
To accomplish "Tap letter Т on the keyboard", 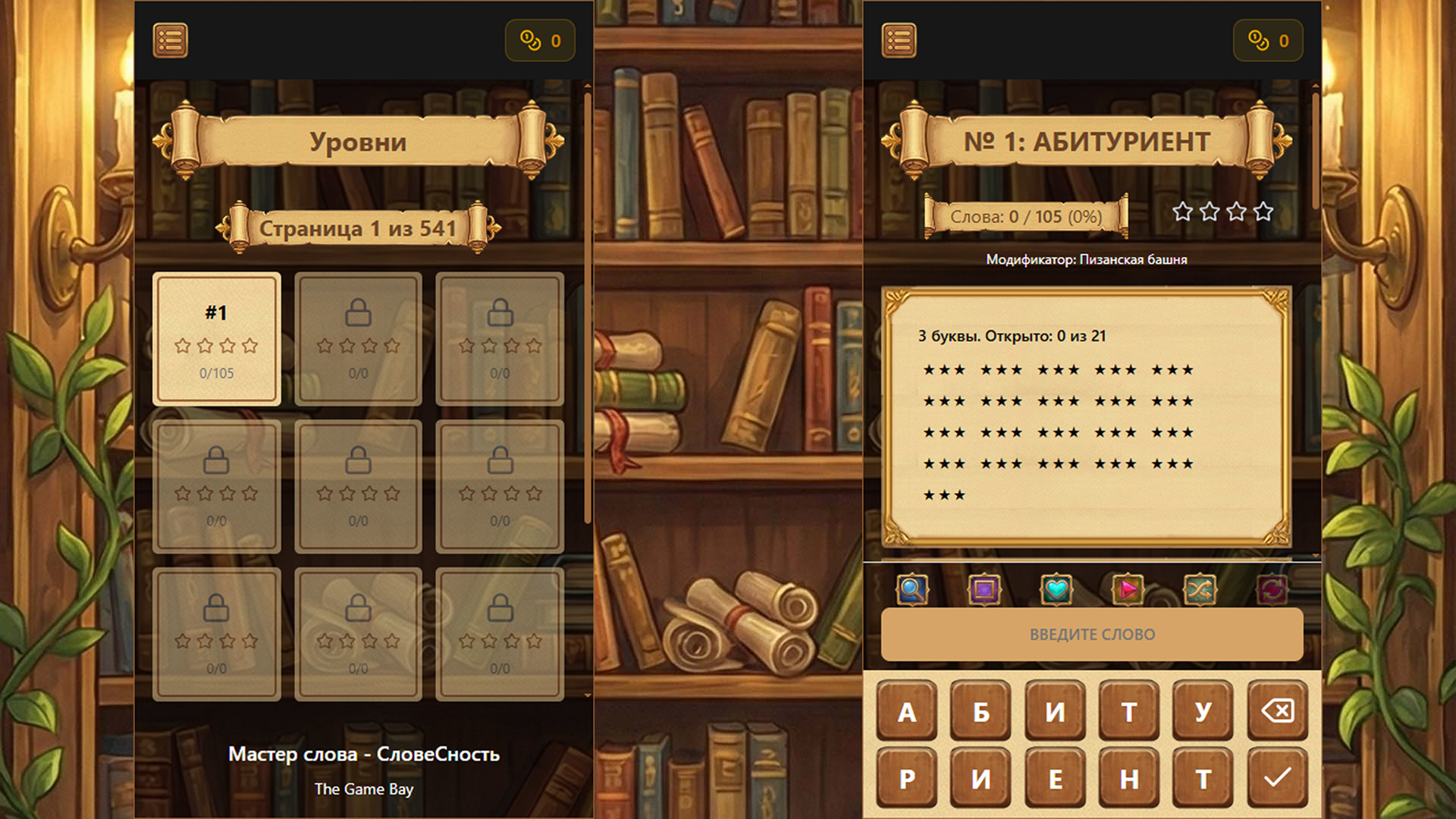I will 1129,711.
